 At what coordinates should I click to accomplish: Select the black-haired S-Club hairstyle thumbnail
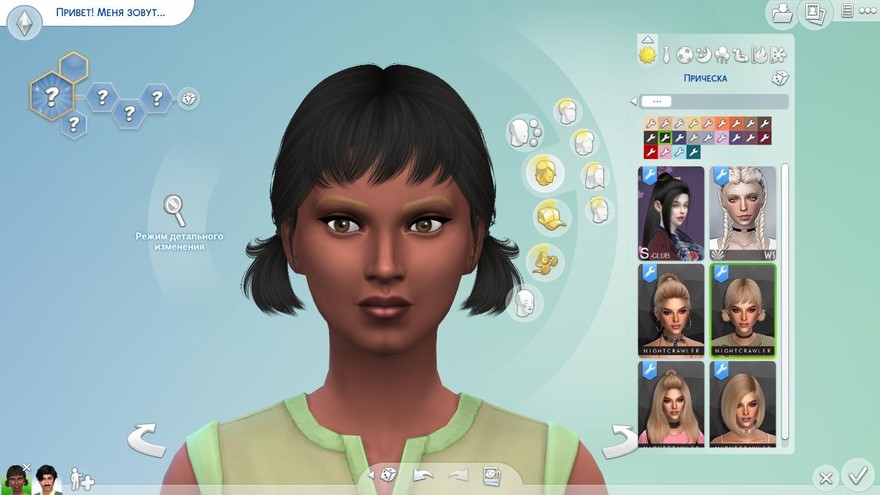tap(671, 213)
